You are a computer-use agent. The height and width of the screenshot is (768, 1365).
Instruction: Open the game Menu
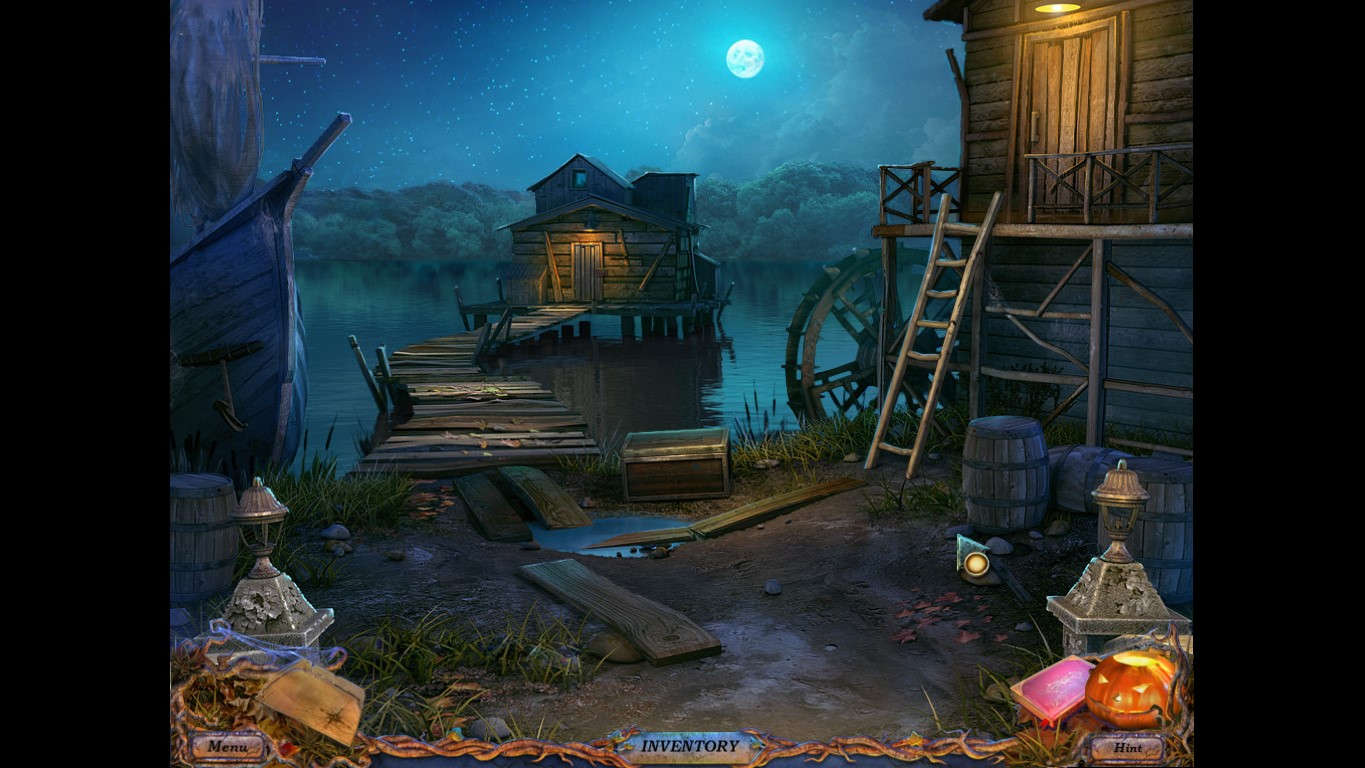tap(228, 745)
